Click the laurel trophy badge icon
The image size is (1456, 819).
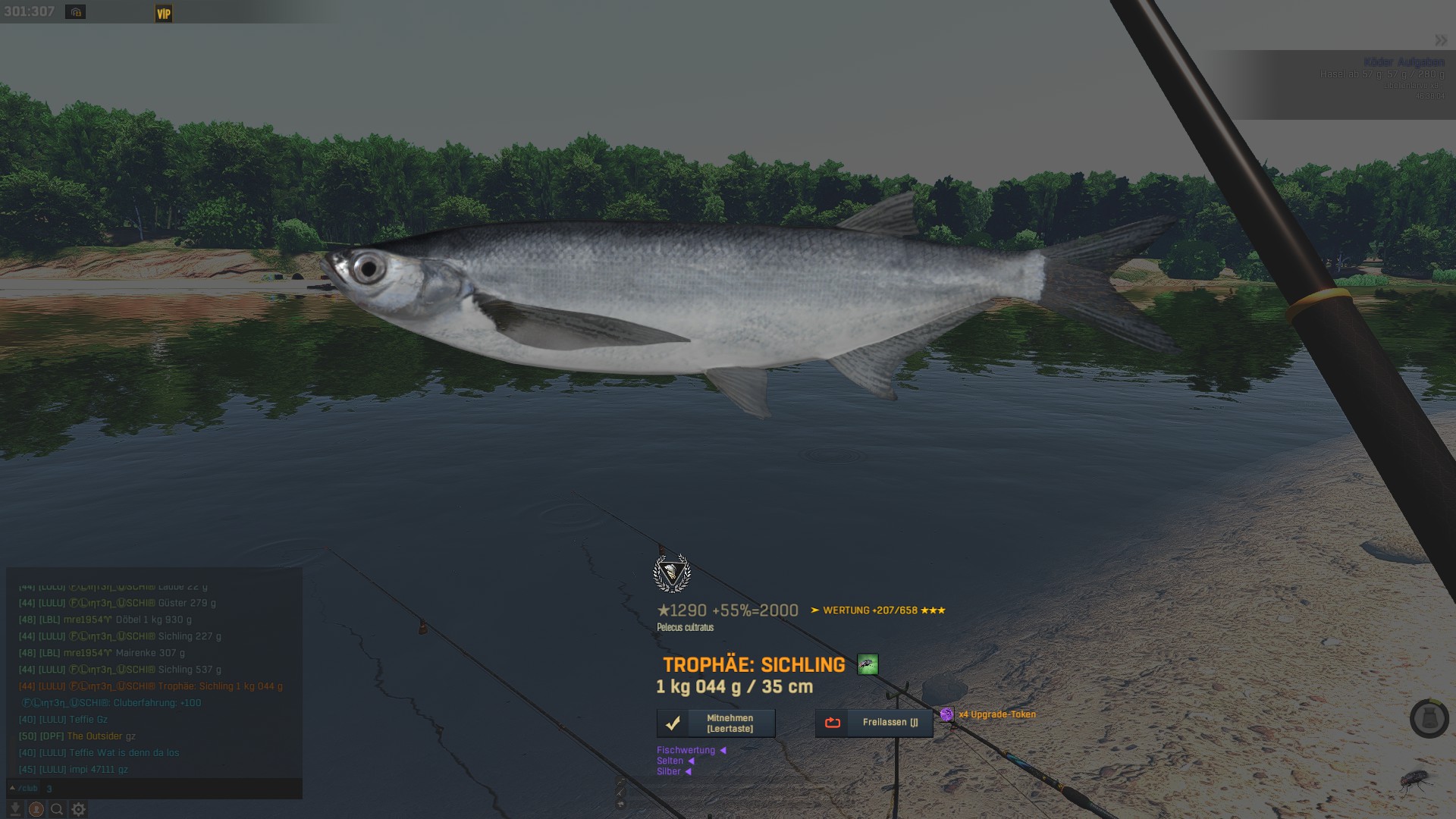click(x=672, y=573)
